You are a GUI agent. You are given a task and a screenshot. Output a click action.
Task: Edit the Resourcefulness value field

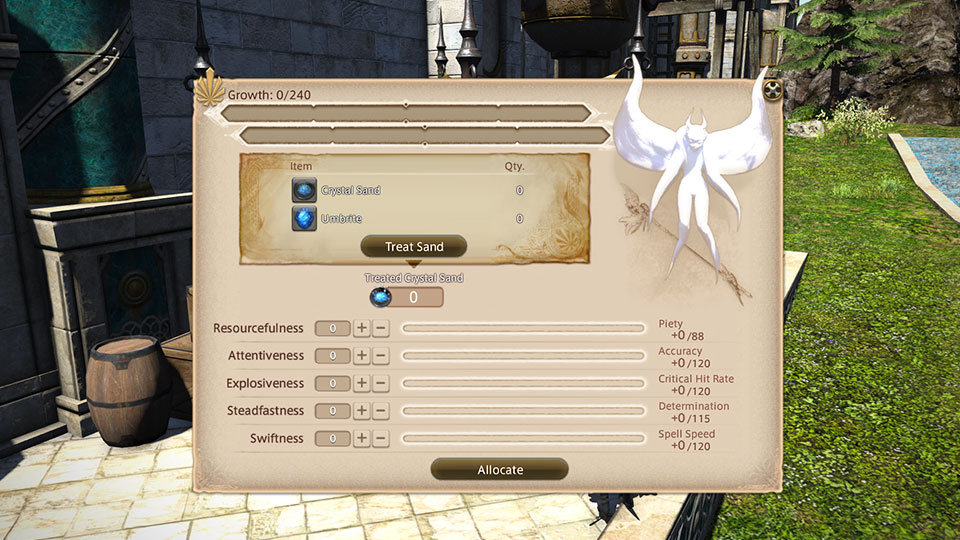(x=333, y=328)
